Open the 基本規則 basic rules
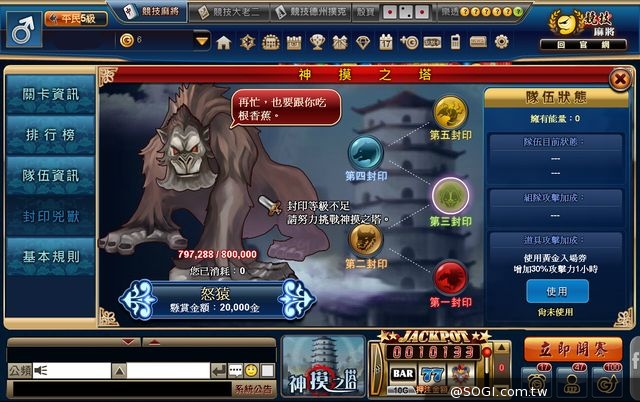640x402 pixels. point(50,257)
